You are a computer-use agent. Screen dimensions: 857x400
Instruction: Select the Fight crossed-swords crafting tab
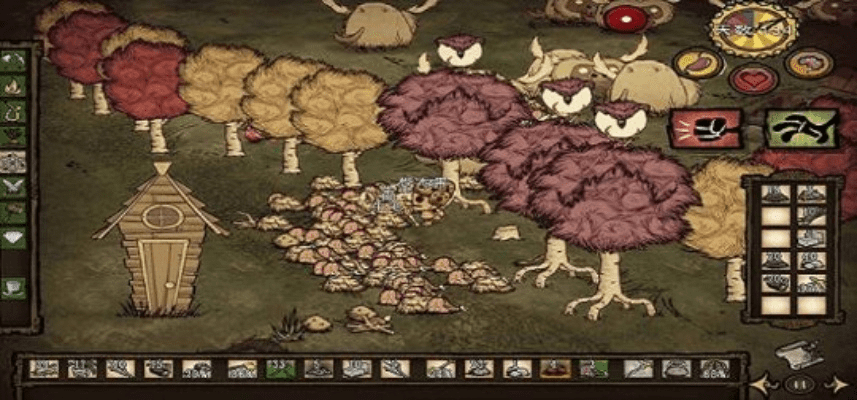(x=15, y=185)
